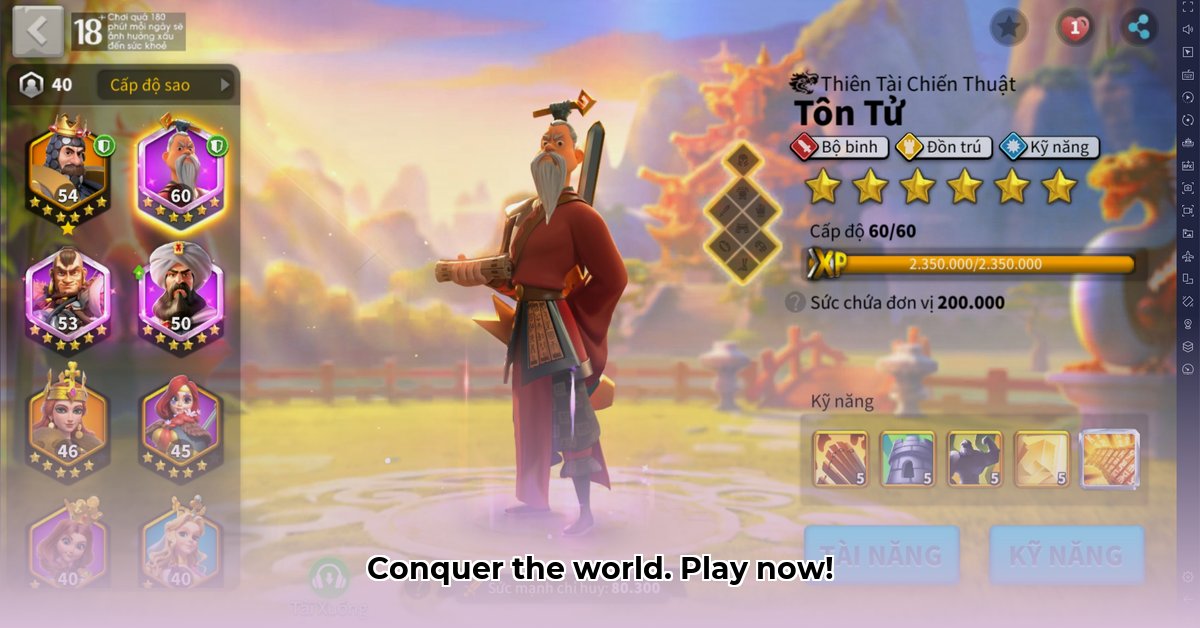View the dark fist skill icon
This screenshot has height=628, width=1200.
(974, 459)
